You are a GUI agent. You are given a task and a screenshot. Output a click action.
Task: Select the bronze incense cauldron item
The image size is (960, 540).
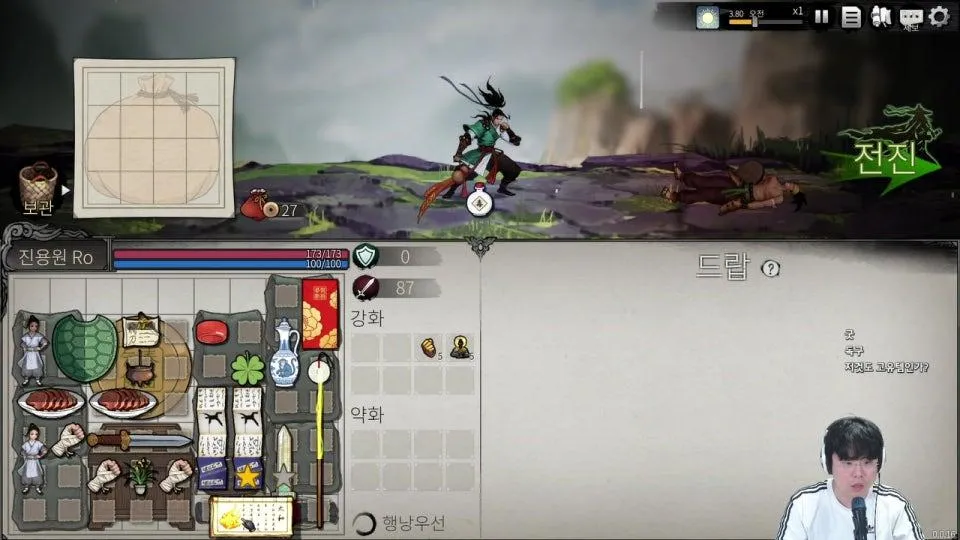(139, 374)
